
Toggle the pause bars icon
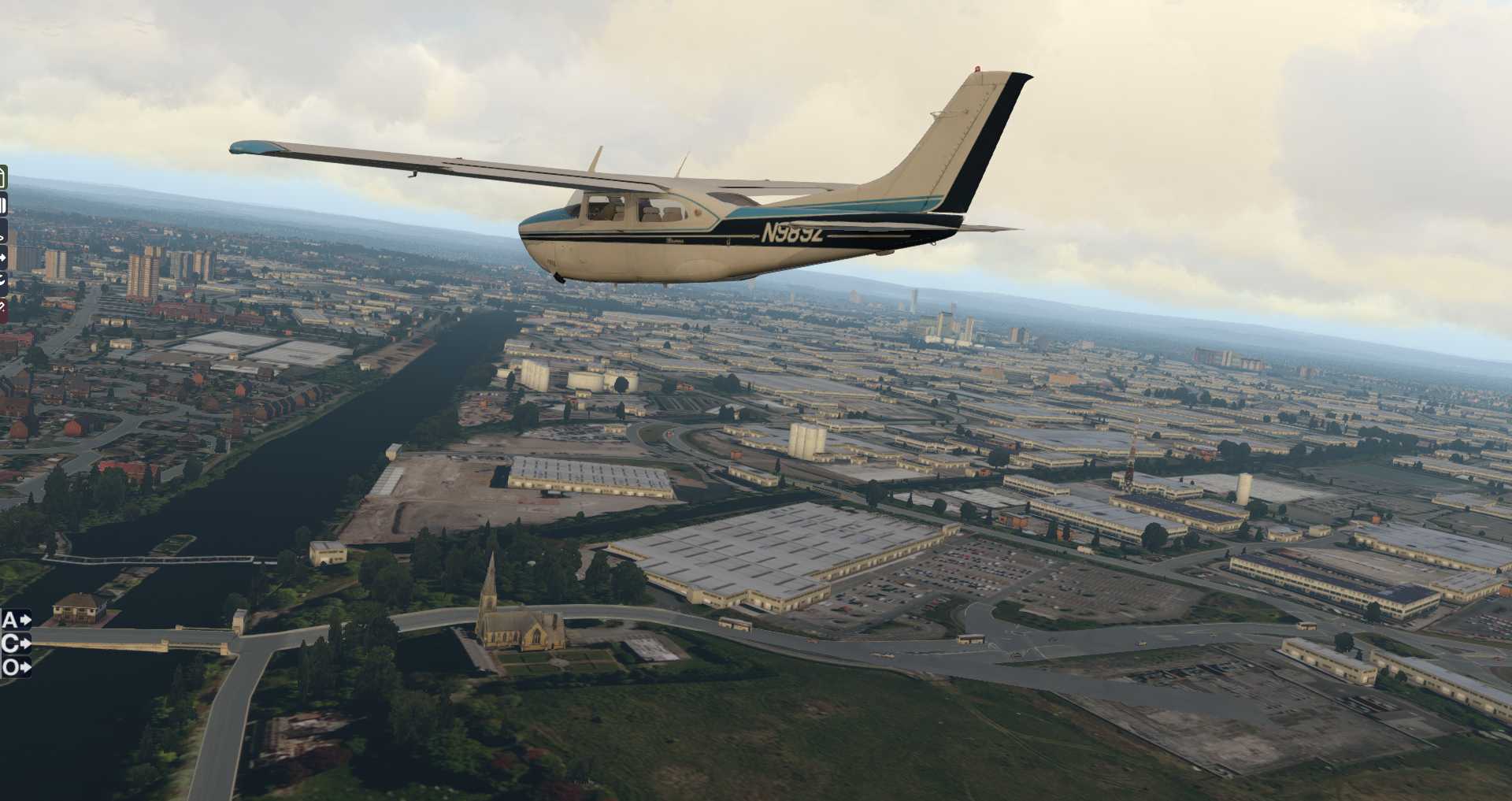pyautogui.click(x=3, y=206)
